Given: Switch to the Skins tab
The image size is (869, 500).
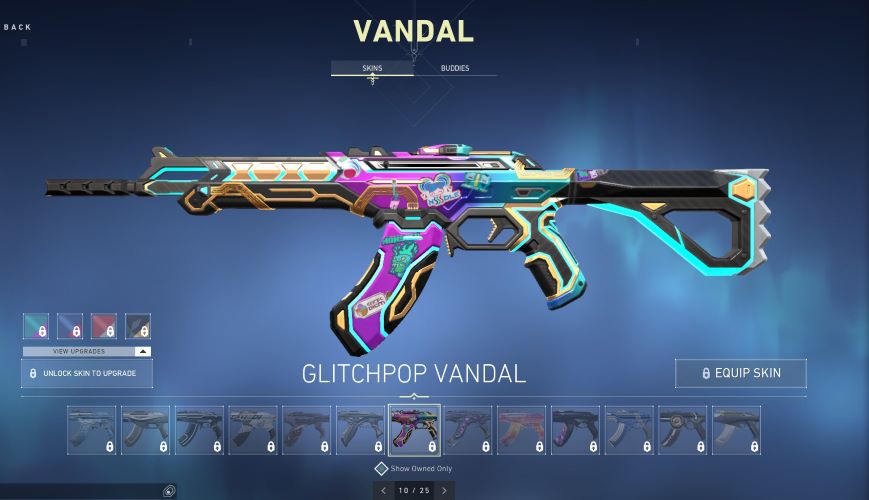Looking at the screenshot, I should coord(372,68).
